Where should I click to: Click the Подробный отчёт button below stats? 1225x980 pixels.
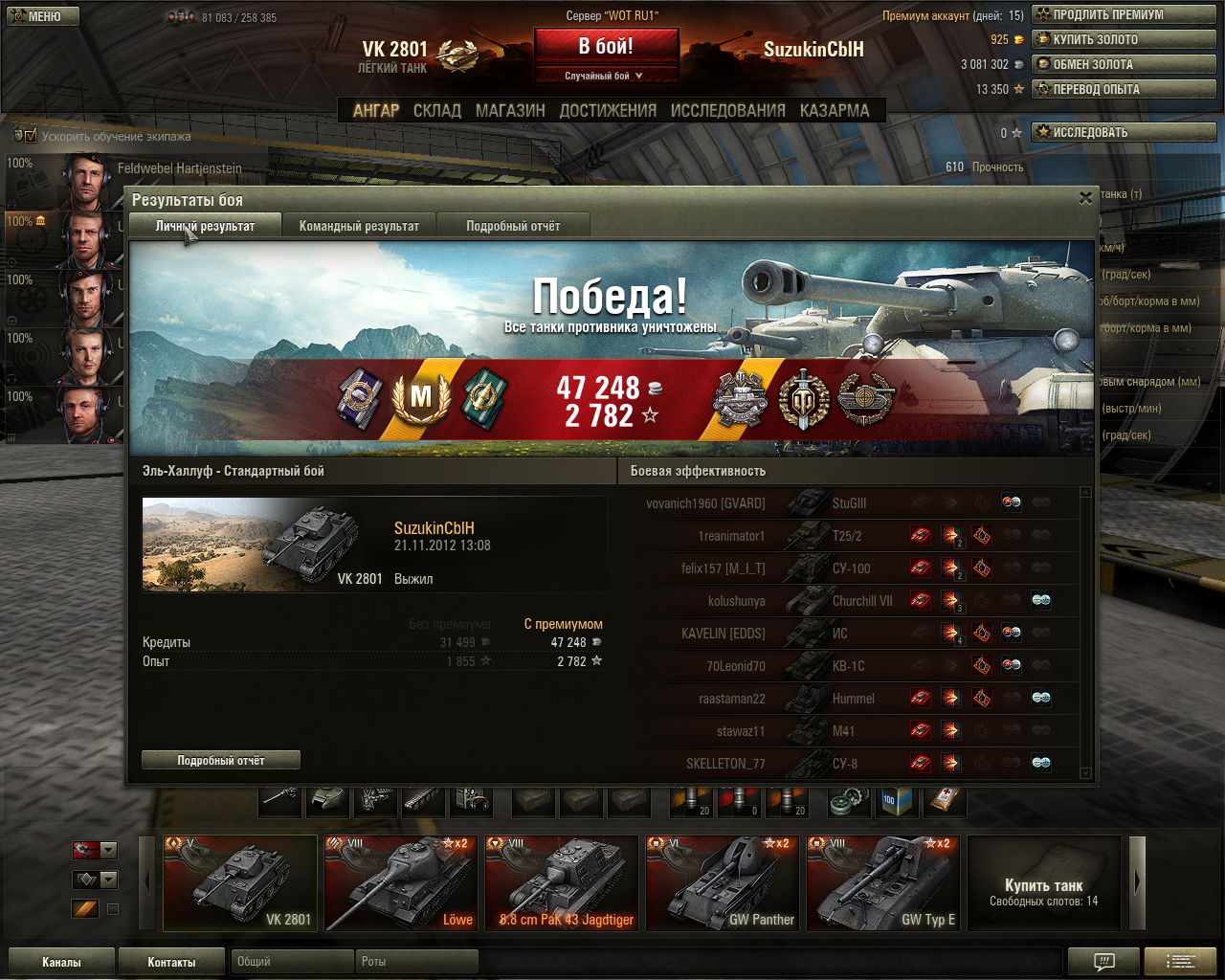221,760
